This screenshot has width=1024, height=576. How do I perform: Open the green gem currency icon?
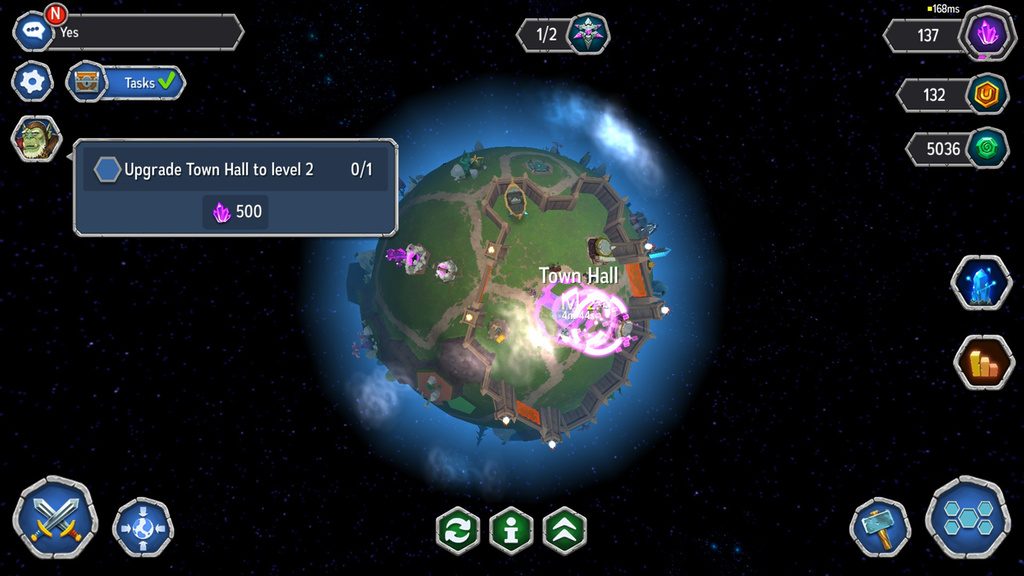(x=987, y=148)
